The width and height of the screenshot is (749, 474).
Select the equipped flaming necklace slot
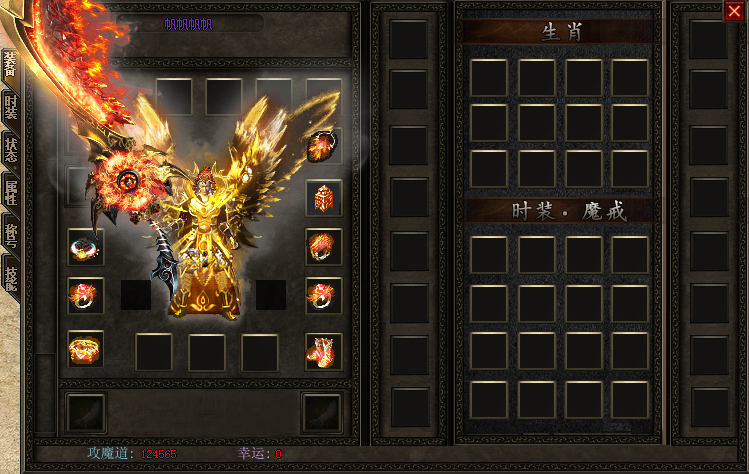click(324, 146)
